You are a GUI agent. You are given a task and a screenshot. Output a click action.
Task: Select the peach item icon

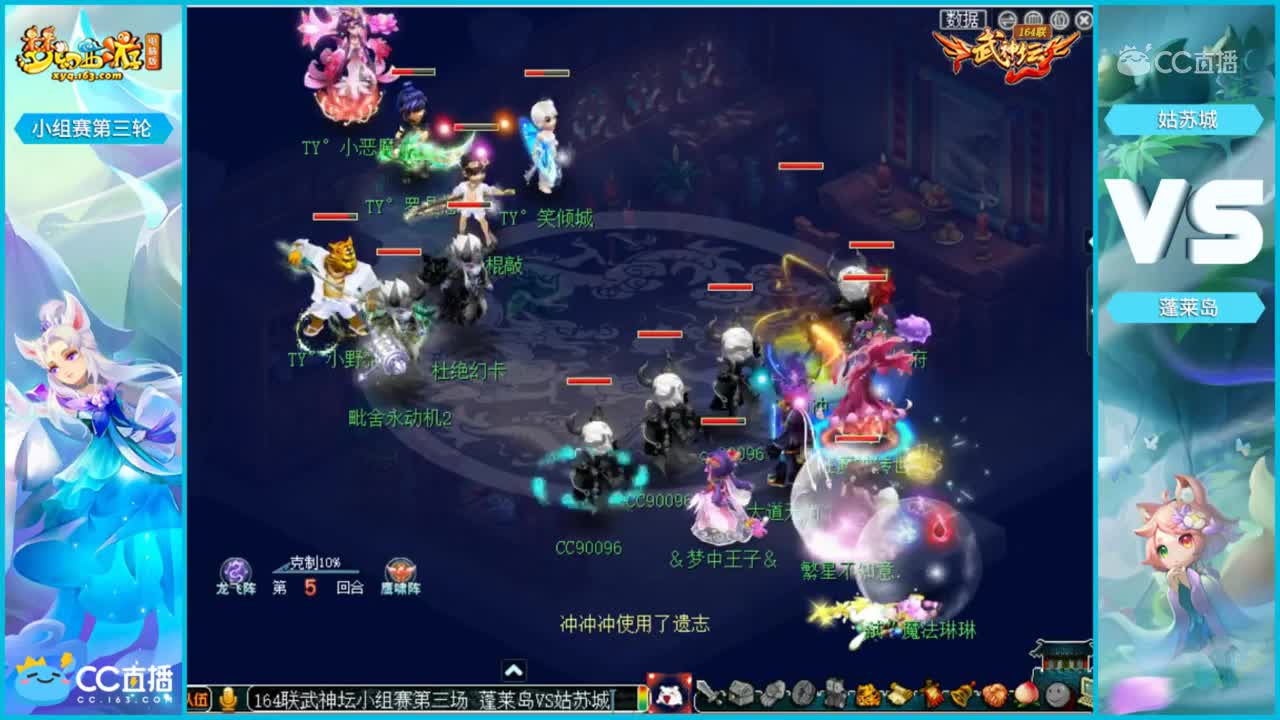[1026, 693]
